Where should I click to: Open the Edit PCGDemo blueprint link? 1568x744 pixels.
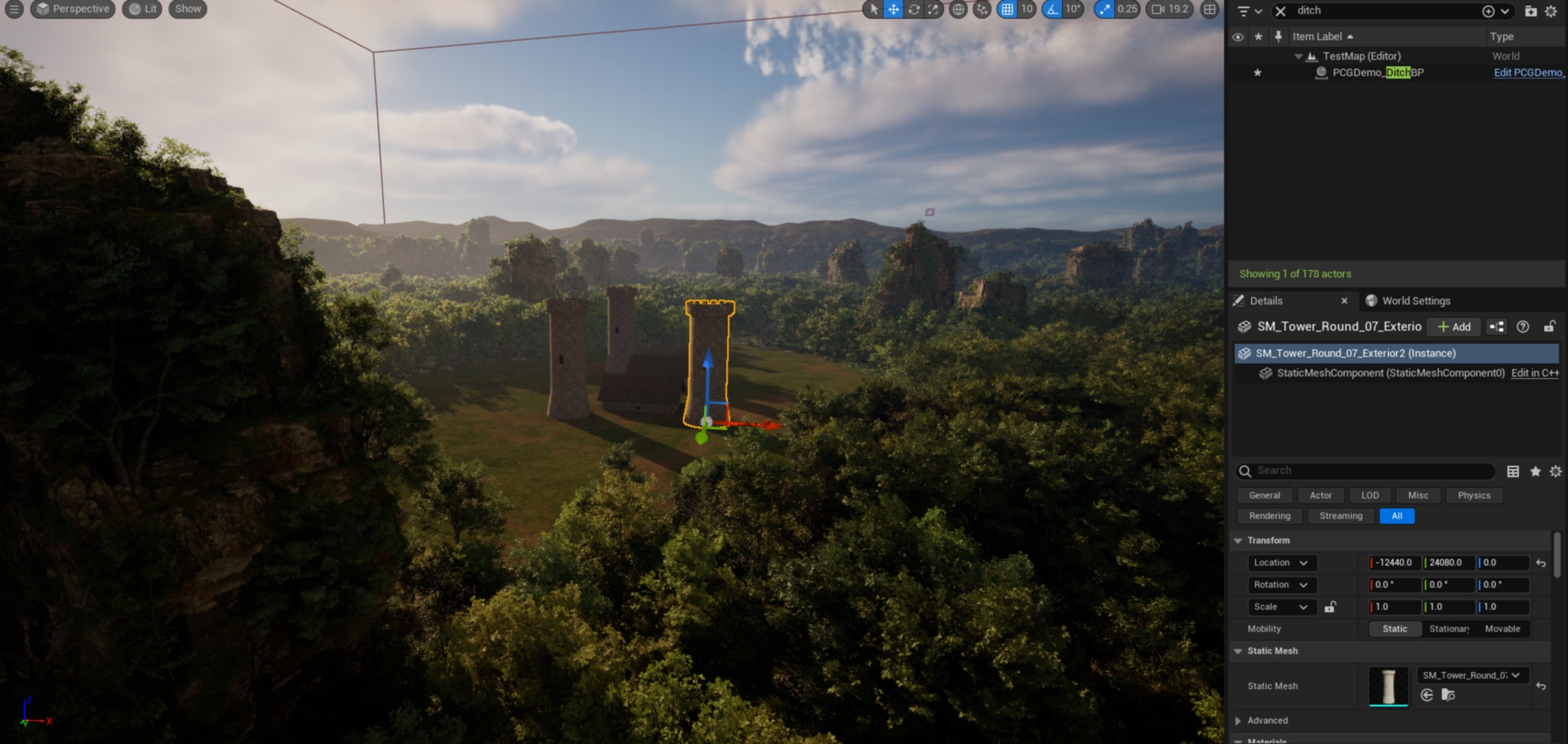pos(1528,73)
